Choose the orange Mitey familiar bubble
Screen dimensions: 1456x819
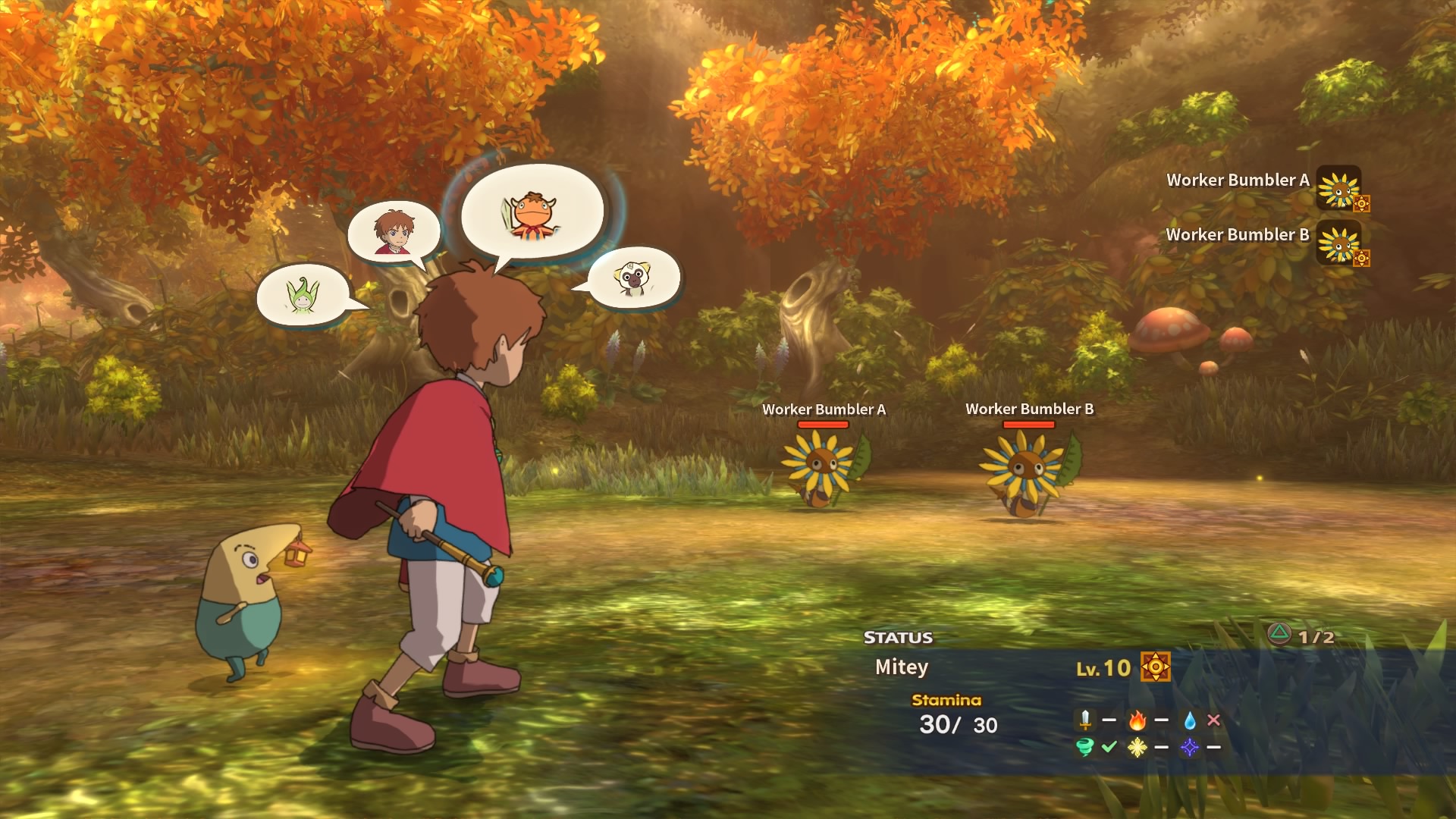pyautogui.click(x=532, y=212)
